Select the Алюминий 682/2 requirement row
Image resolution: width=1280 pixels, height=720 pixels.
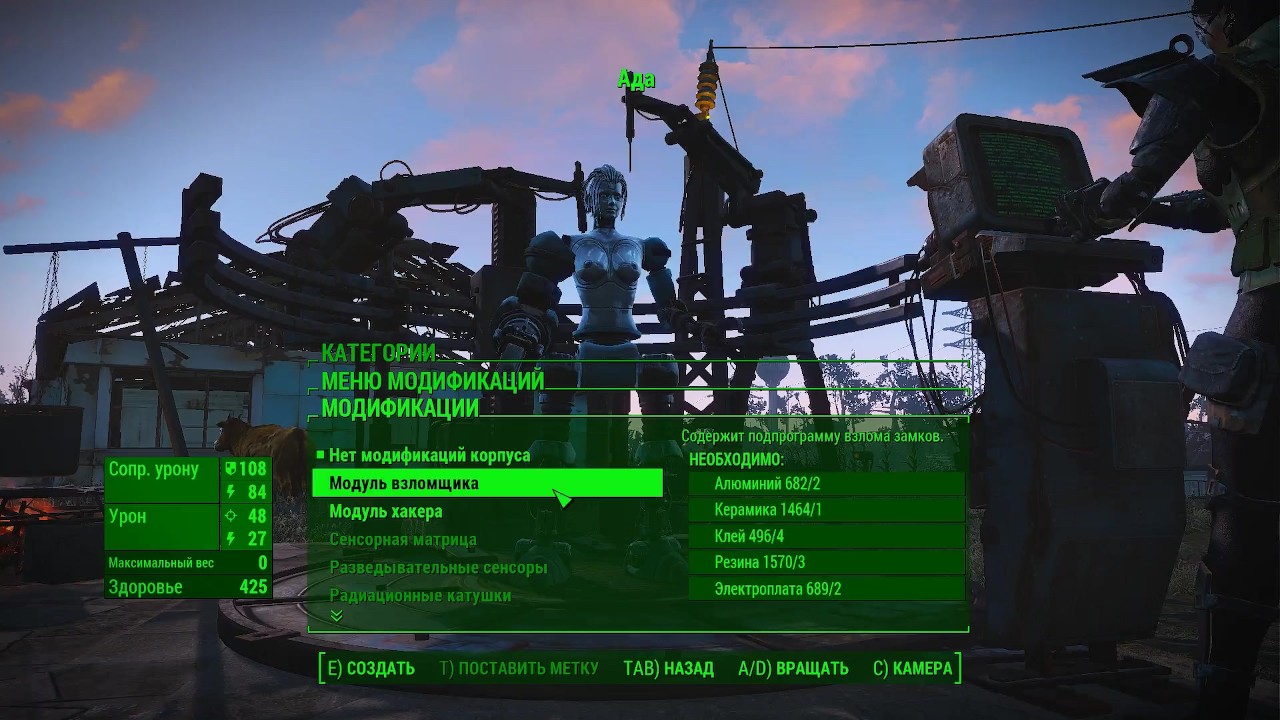click(x=827, y=483)
